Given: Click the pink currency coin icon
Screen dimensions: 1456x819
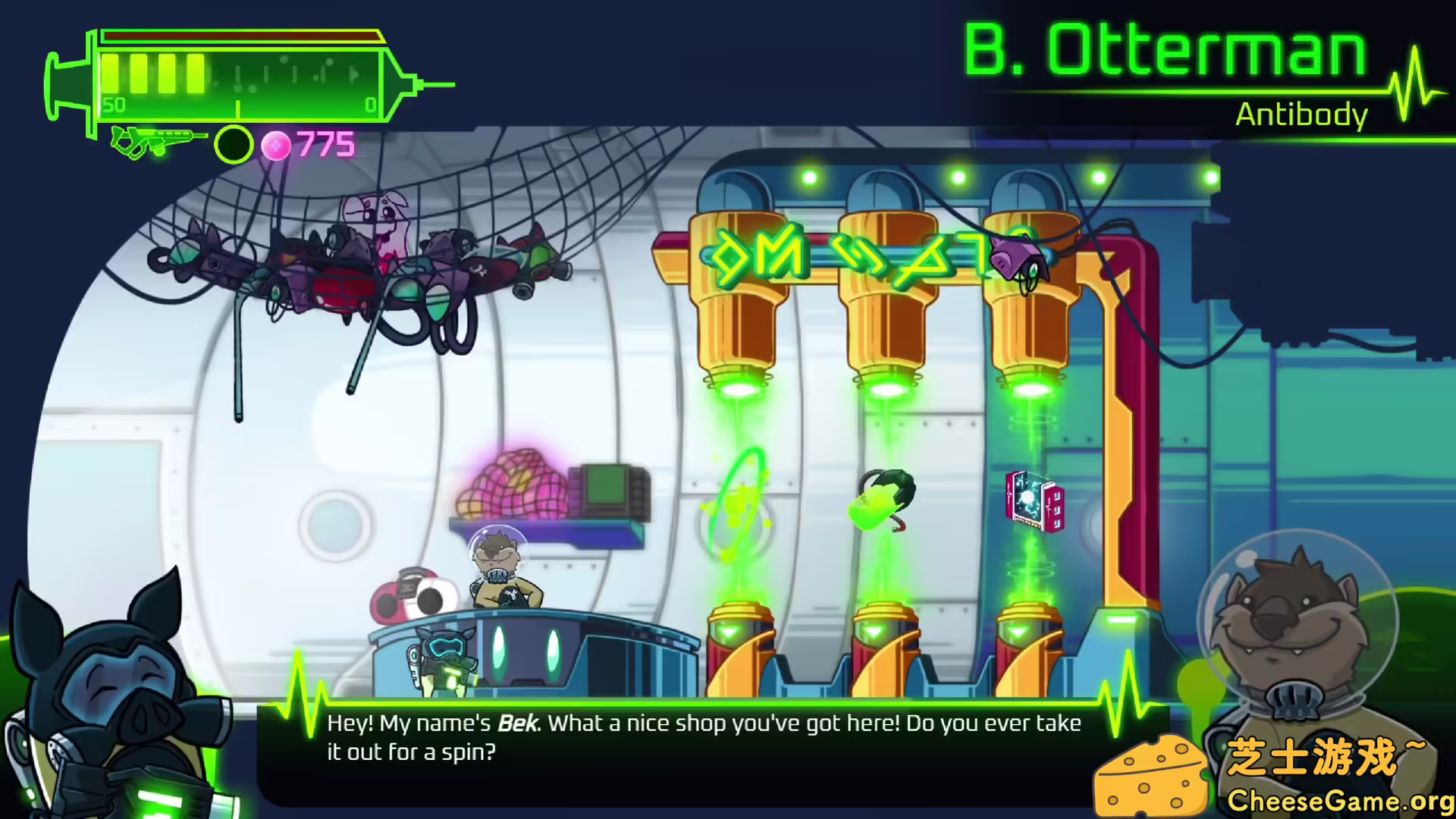Looking at the screenshot, I should point(277,144).
